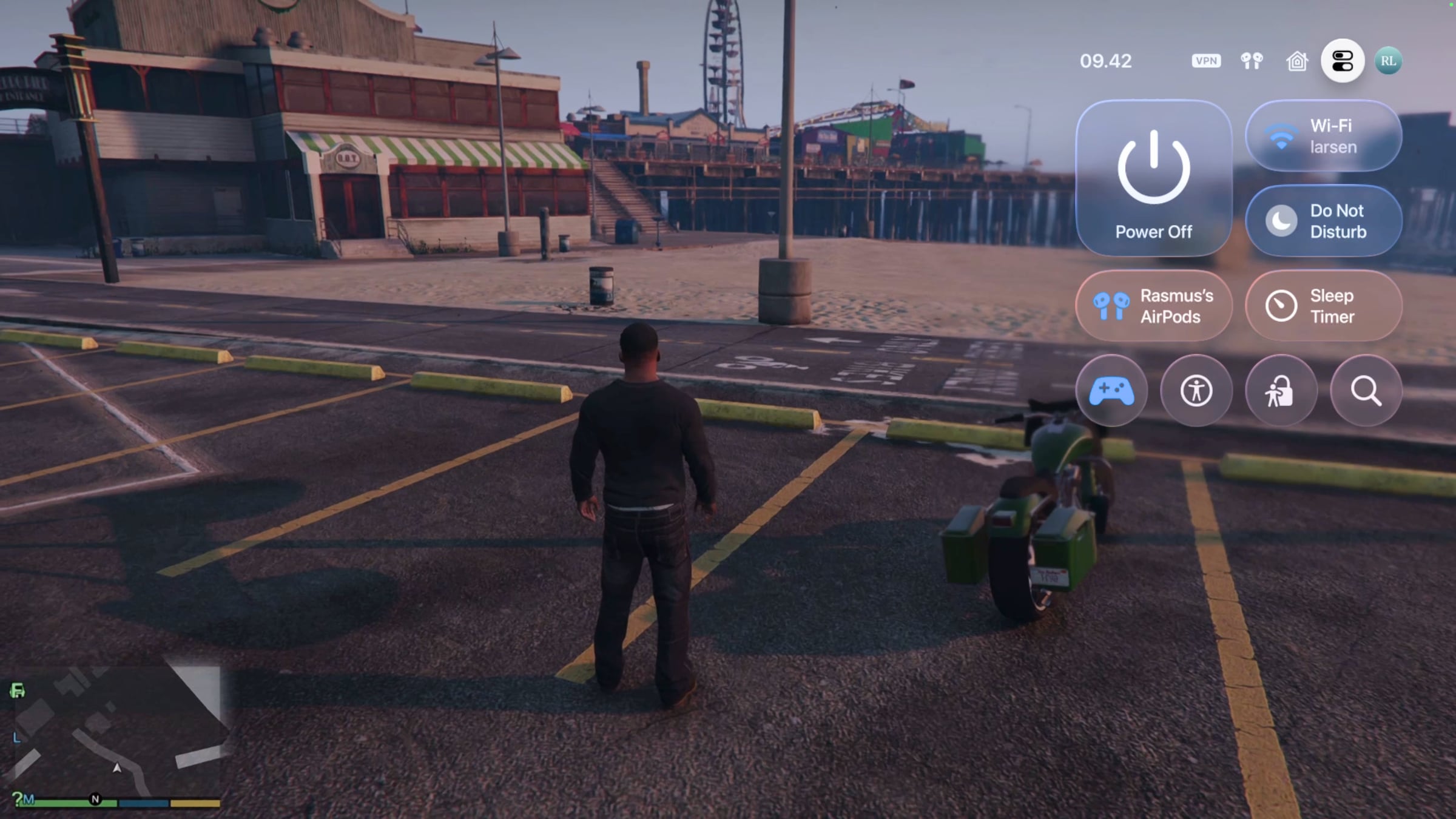Image resolution: width=1456 pixels, height=819 pixels.
Task: Open the Wi-Fi larsen network tile
Action: point(1323,136)
